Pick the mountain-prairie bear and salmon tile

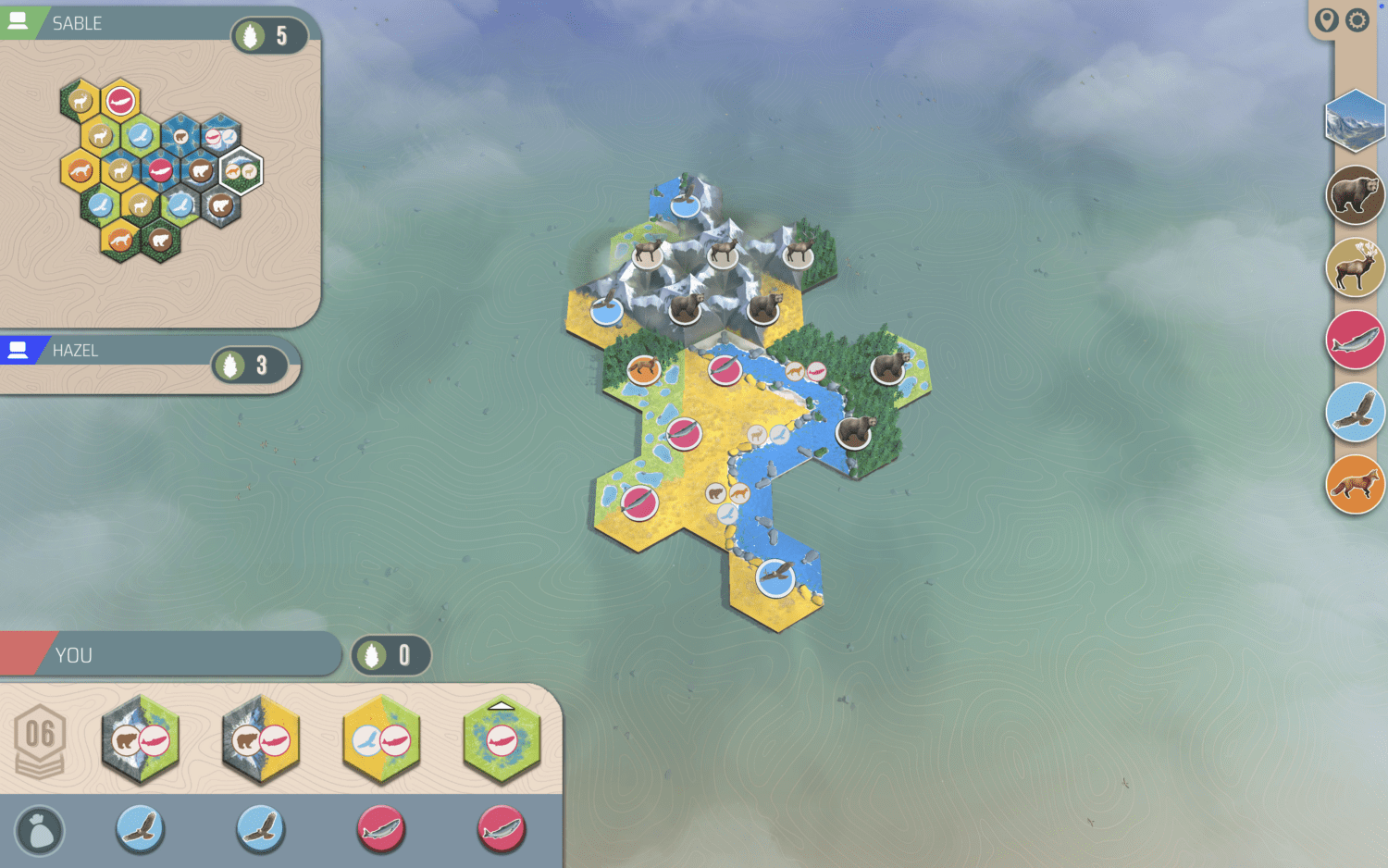261,739
